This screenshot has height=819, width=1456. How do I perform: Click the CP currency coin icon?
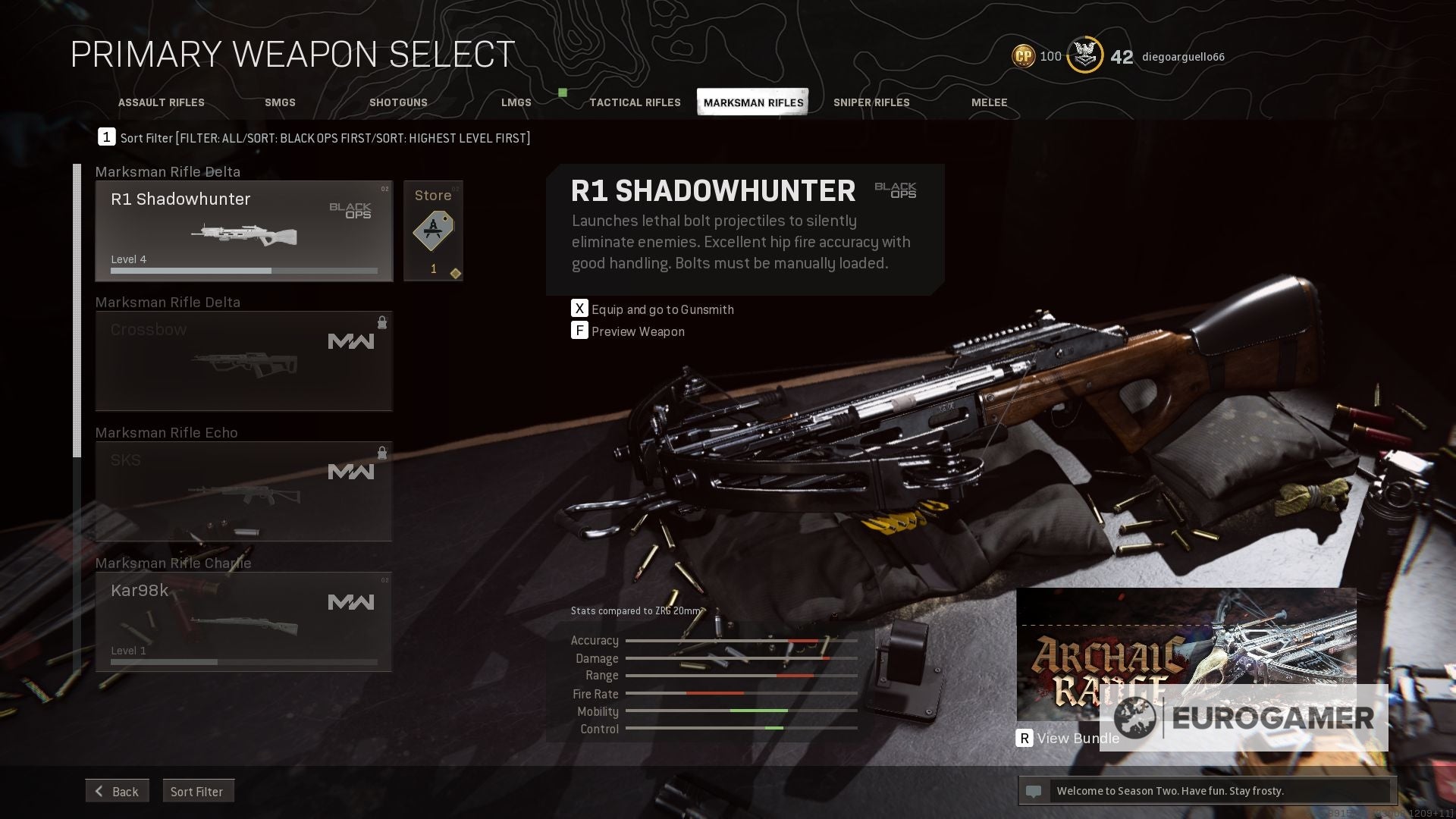click(1022, 55)
